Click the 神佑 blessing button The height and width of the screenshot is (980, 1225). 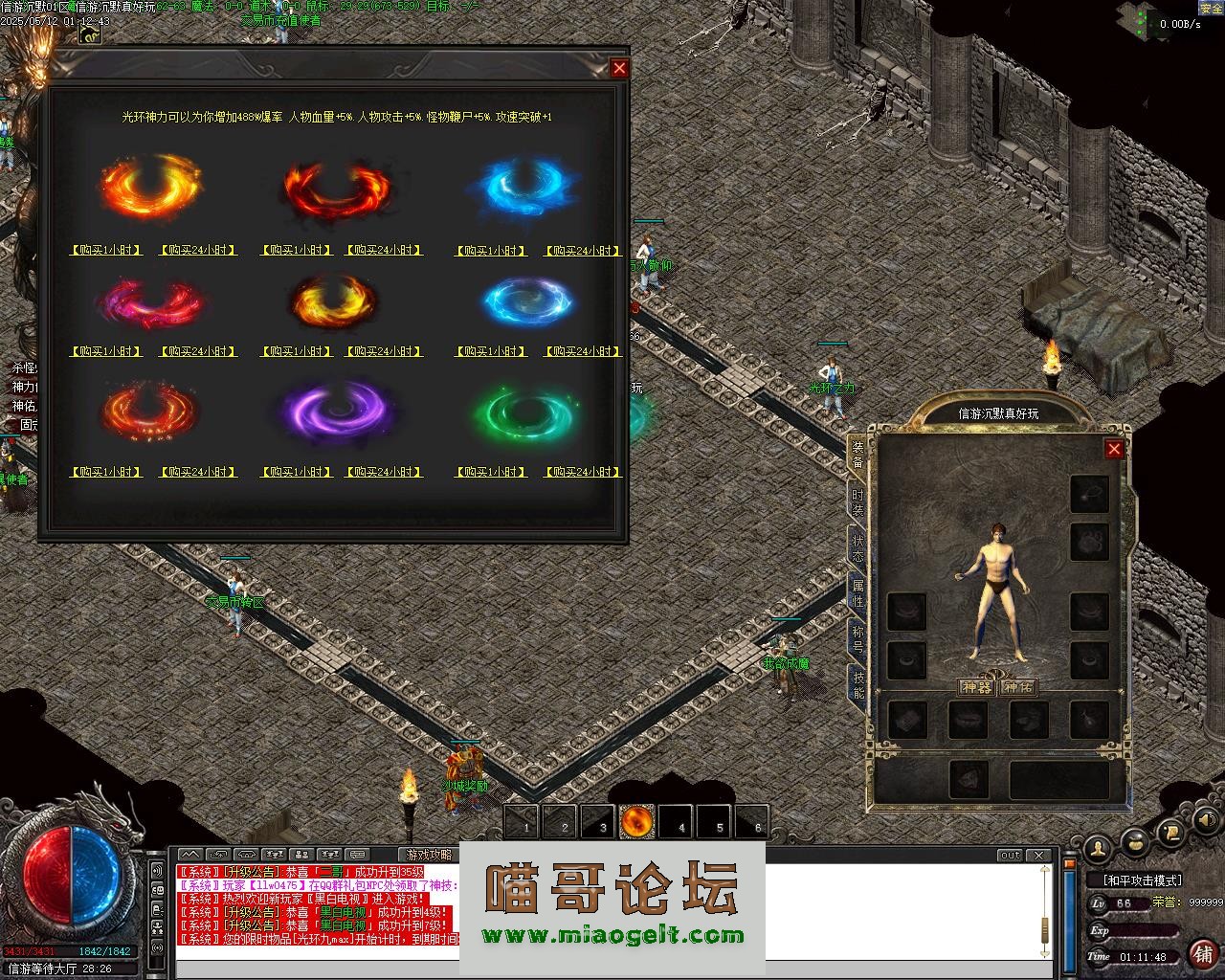pyautogui.click(x=1017, y=687)
